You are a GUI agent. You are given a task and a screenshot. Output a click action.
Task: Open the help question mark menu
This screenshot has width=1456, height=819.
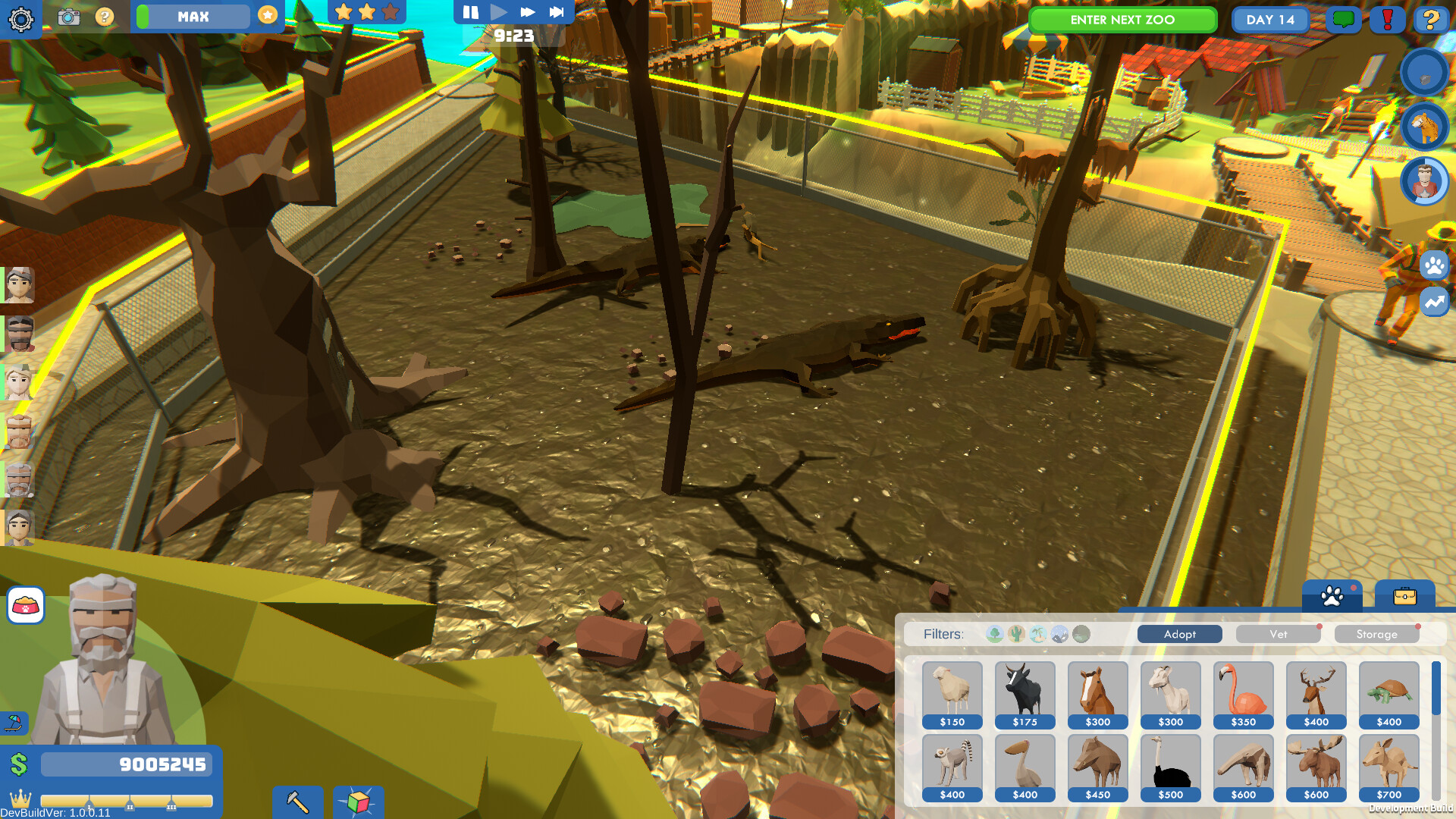click(1432, 20)
